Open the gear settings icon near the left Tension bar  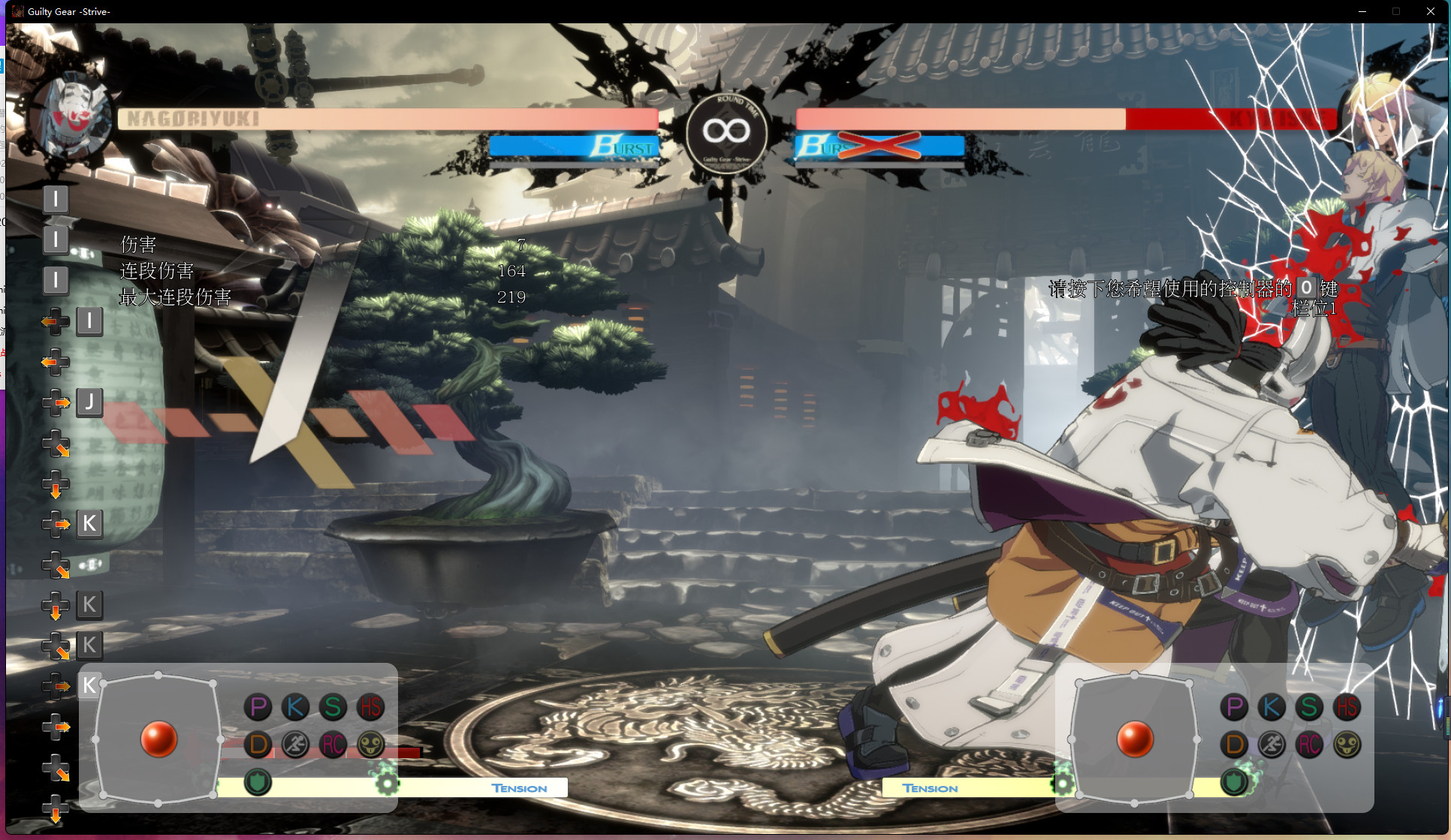click(x=388, y=782)
